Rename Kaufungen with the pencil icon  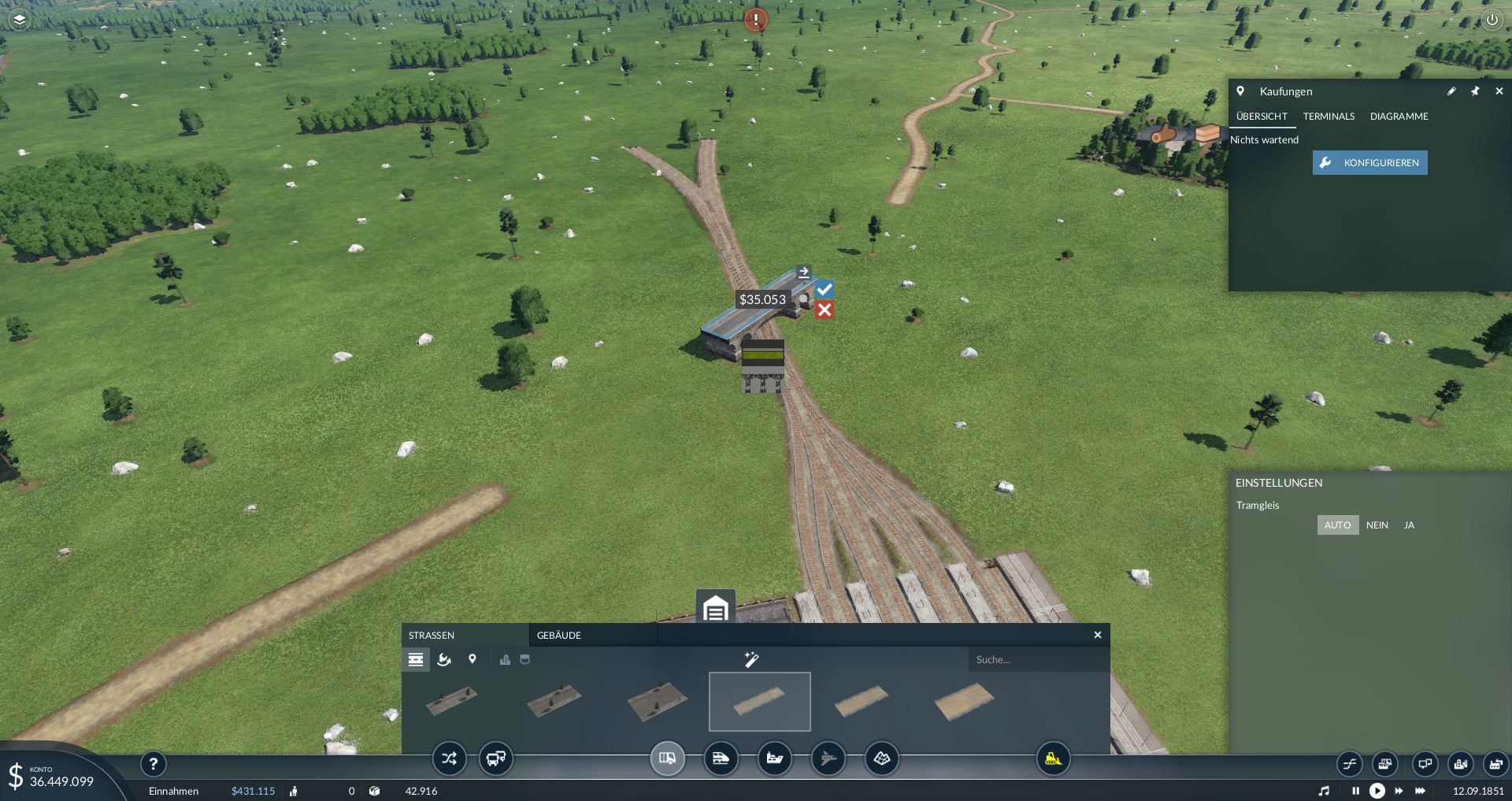pyautogui.click(x=1451, y=91)
